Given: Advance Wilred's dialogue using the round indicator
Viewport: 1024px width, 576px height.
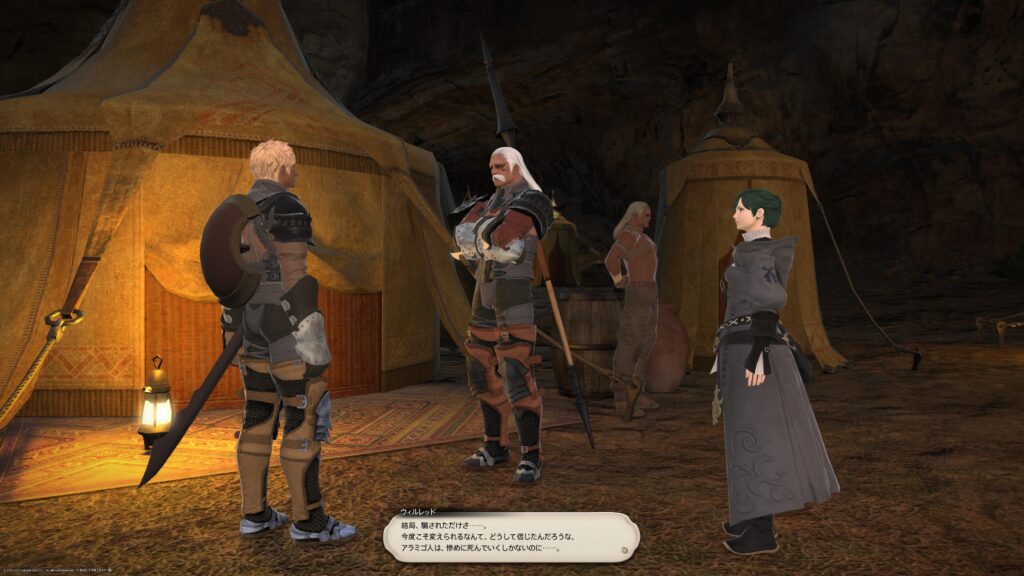Looking at the screenshot, I should point(623,549).
